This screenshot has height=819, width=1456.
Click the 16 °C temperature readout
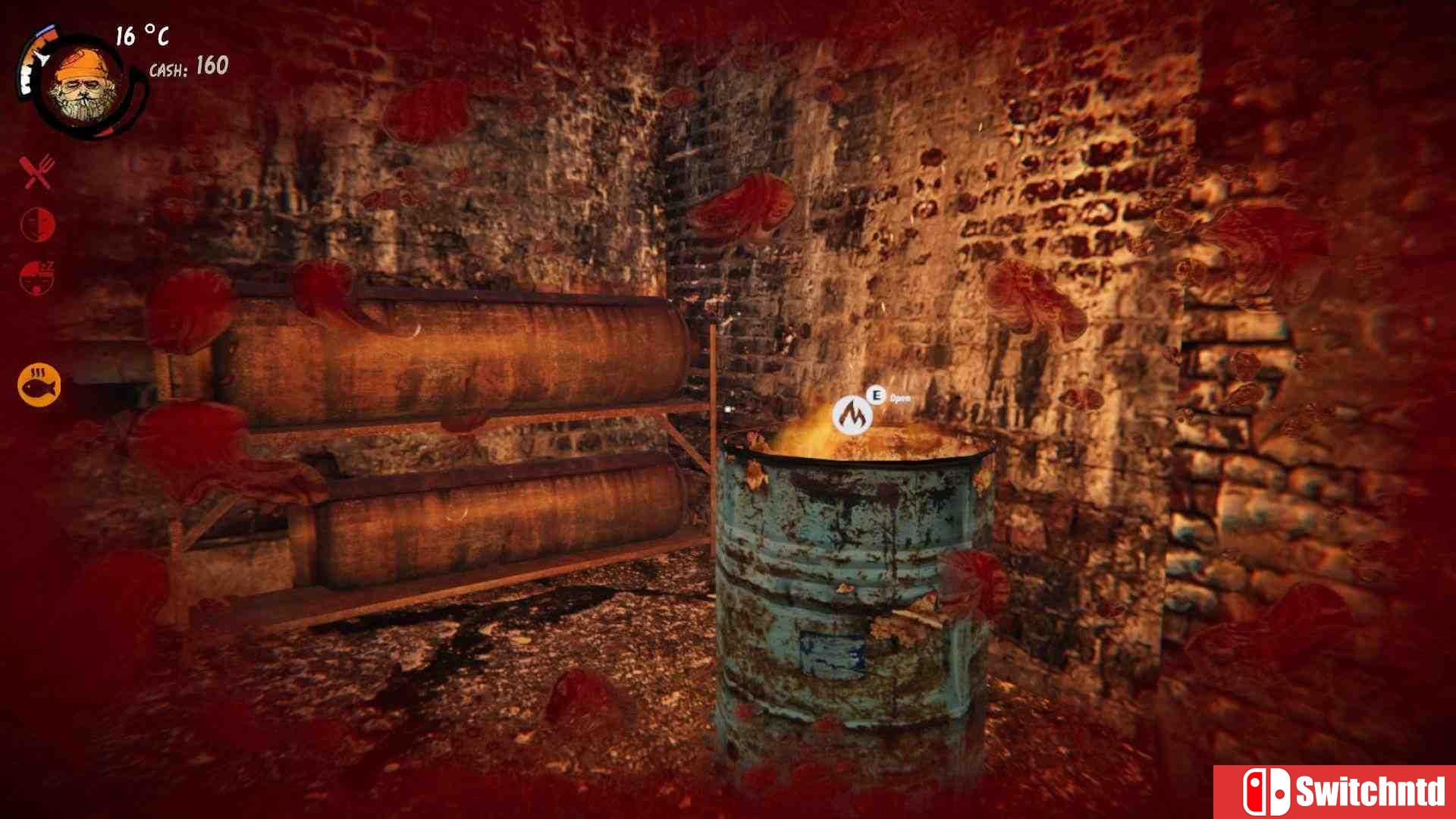141,35
